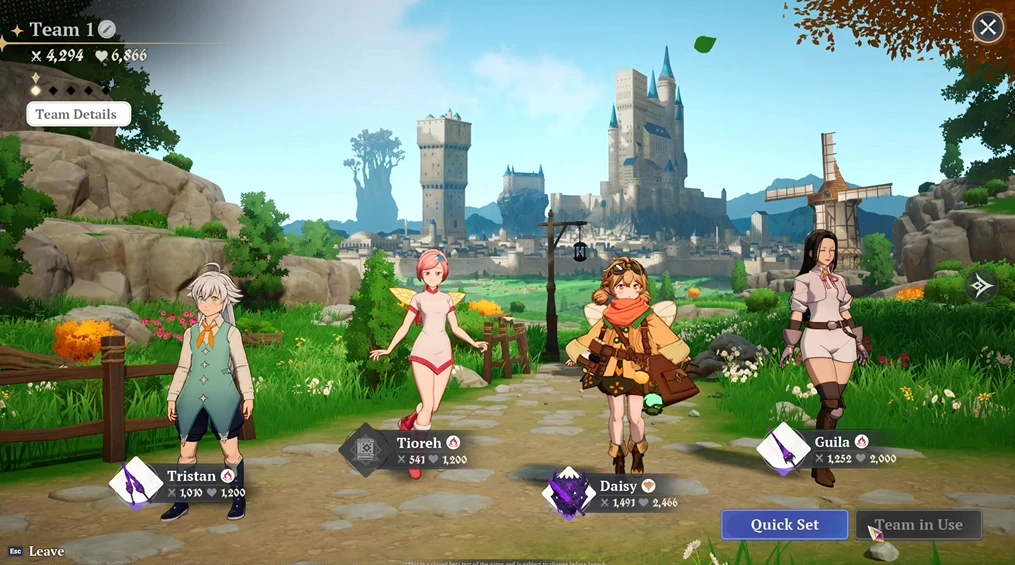Click Tioreh's empty weapon diamond slot
This screenshot has height=565, width=1015.
click(366, 450)
